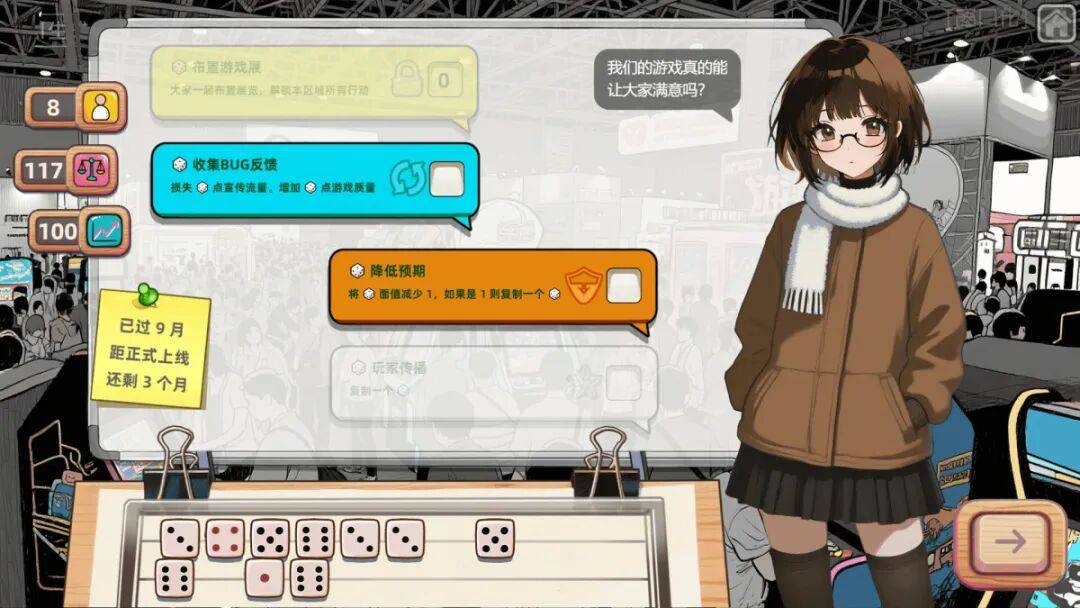Open the home menu button
The height and width of the screenshot is (608, 1080).
(1056, 19)
